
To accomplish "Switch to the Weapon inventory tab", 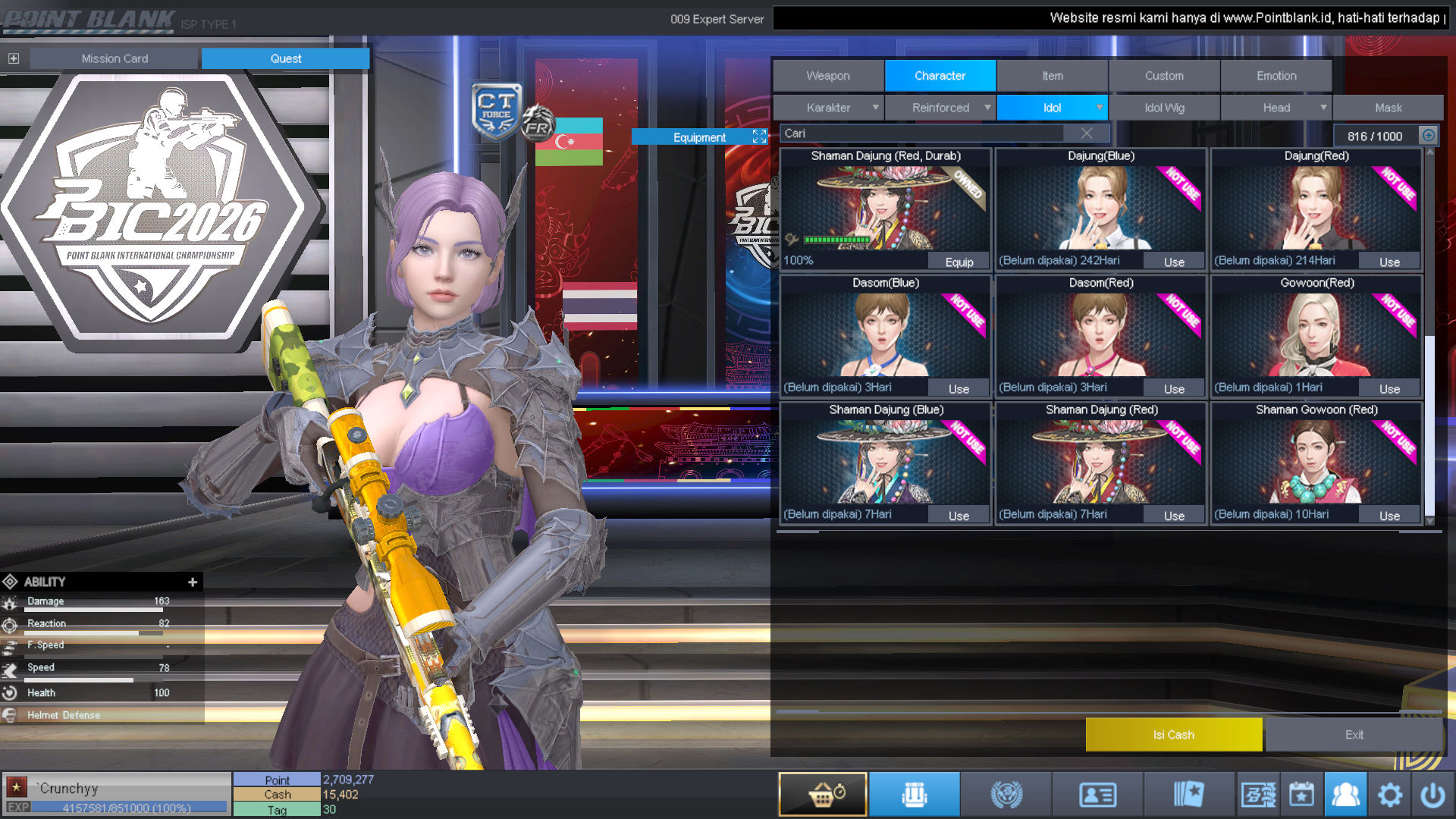I will (828, 76).
